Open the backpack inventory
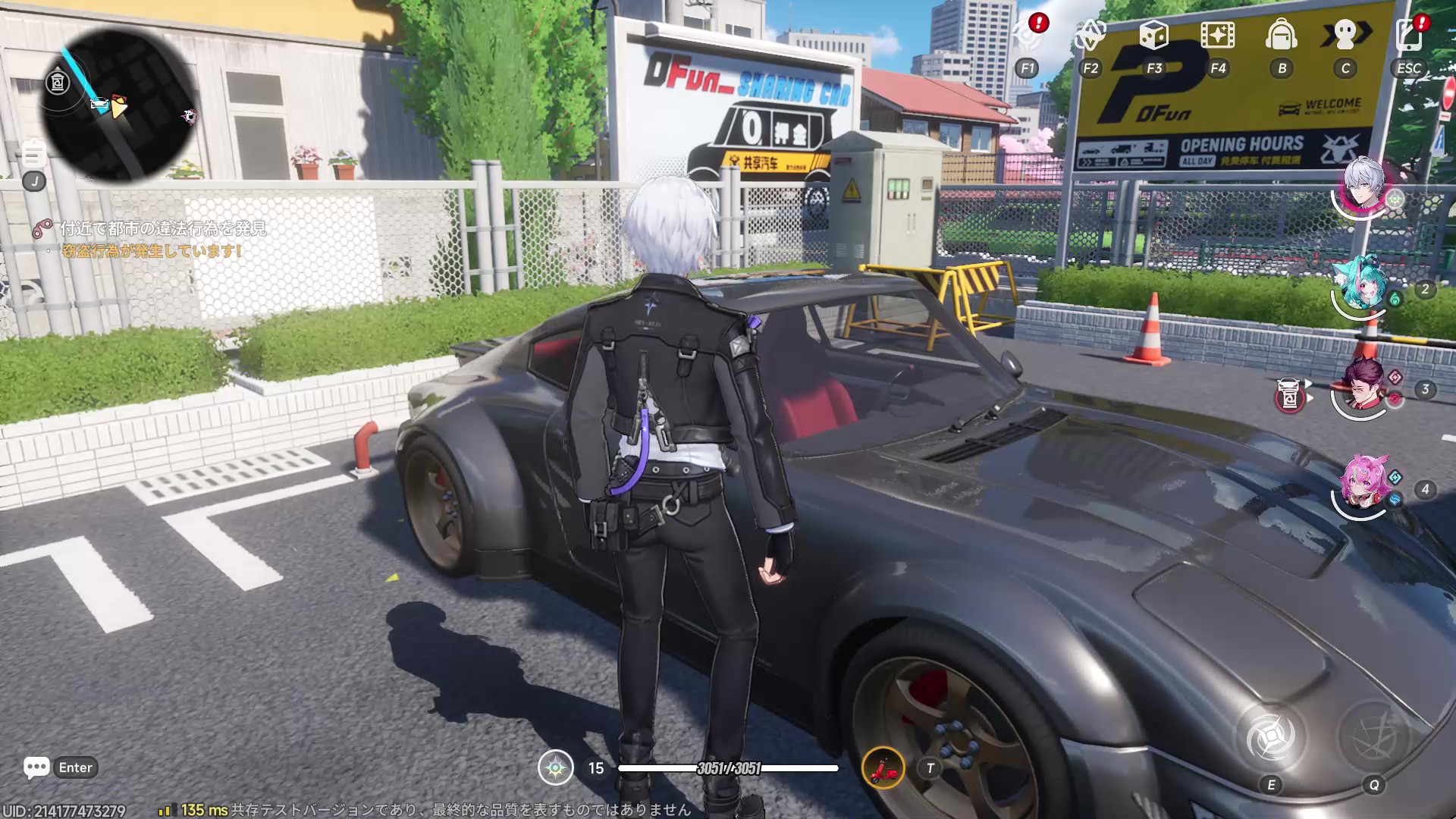1456x819 pixels. (x=1282, y=35)
